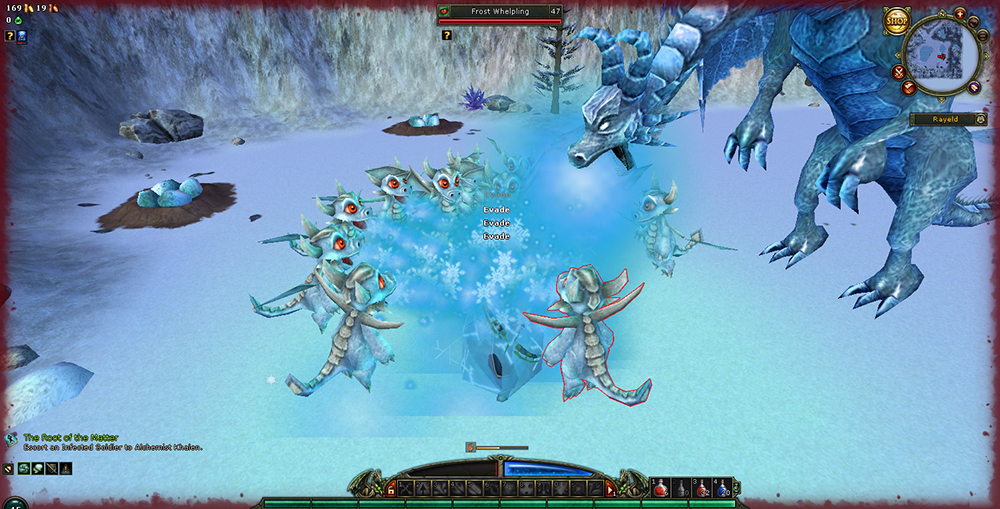
Task: Click the red arrow hotbar page button
Action: click(610, 488)
